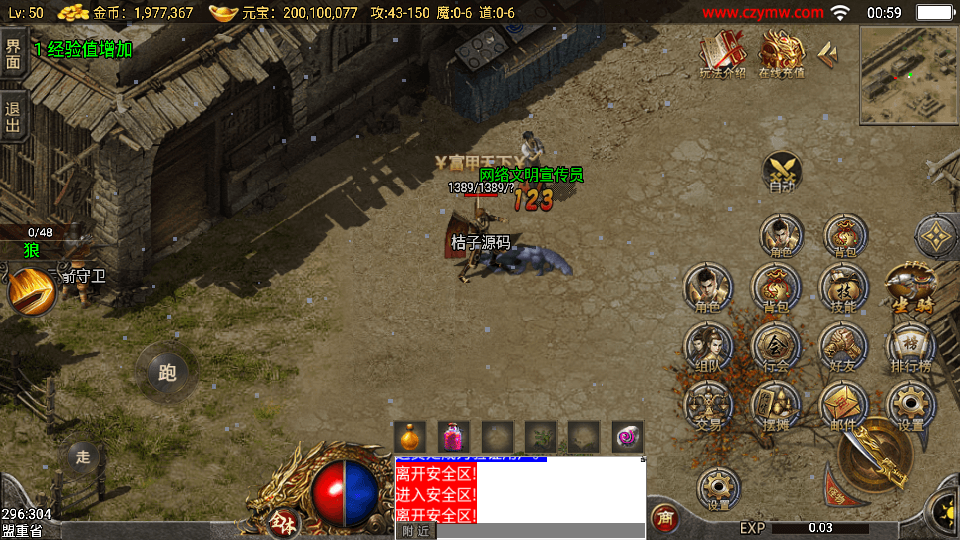The image size is (960, 540).
Task: Open the 玩法介绍 gameplay guide
Action: (x=721, y=54)
